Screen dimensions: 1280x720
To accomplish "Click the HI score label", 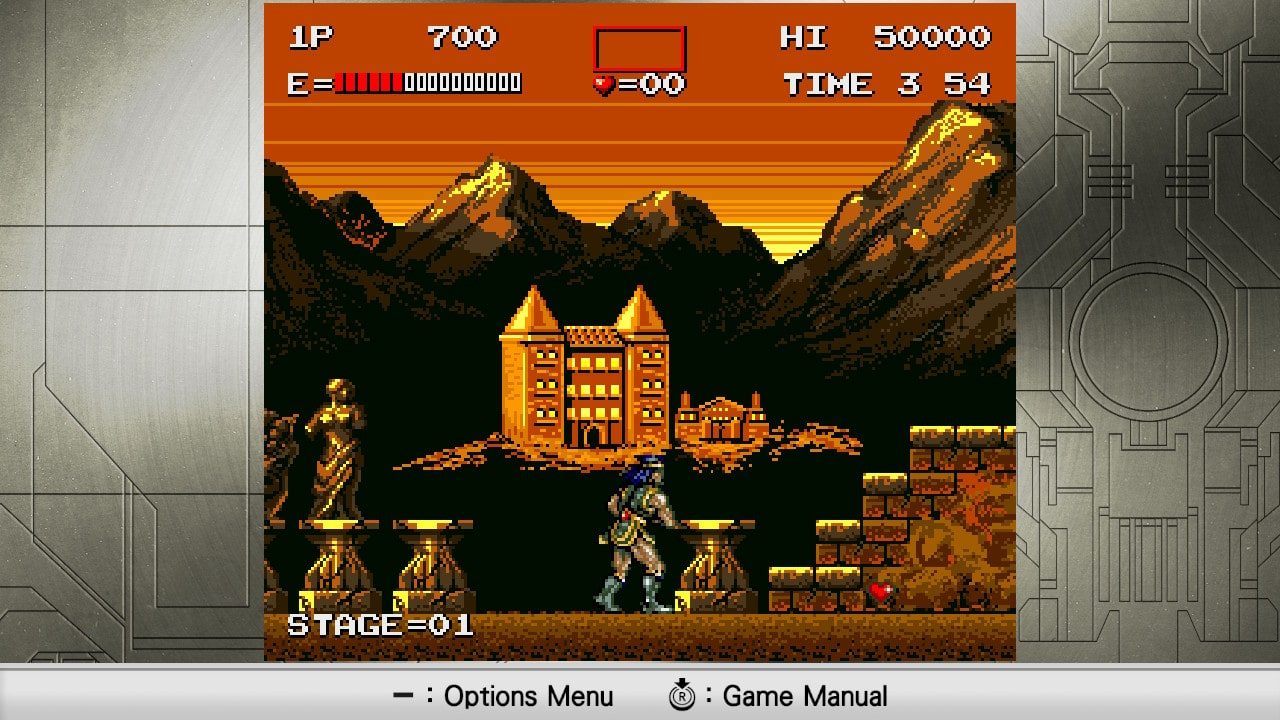I will click(804, 37).
